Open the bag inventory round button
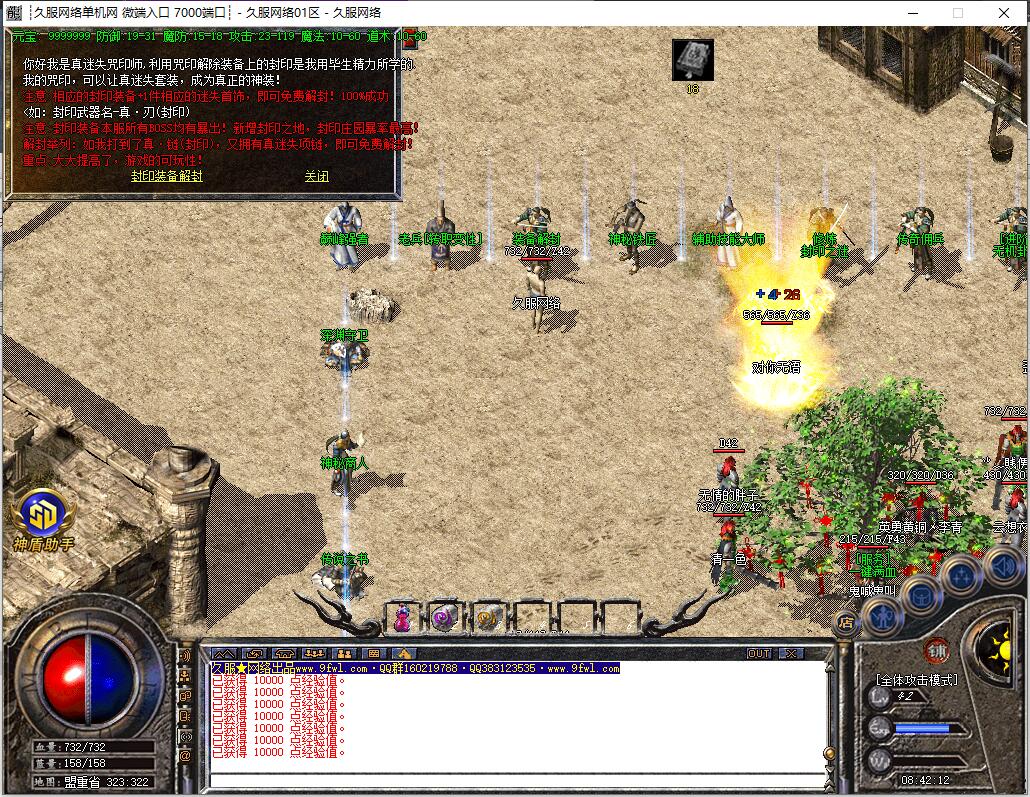This screenshot has width=1030, height=797. (920, 595)
